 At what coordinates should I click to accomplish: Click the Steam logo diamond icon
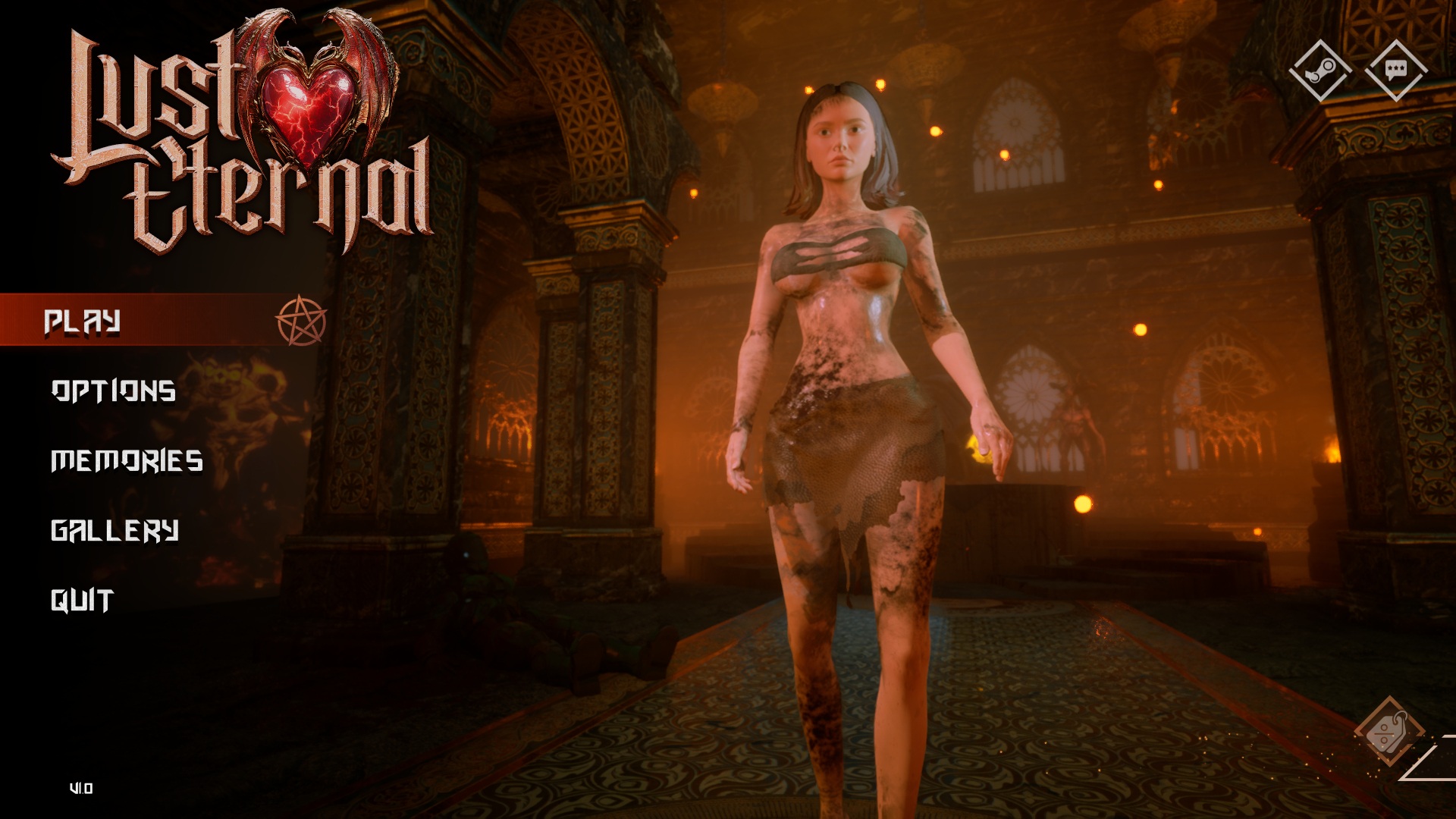click(x=1320, y=71)
